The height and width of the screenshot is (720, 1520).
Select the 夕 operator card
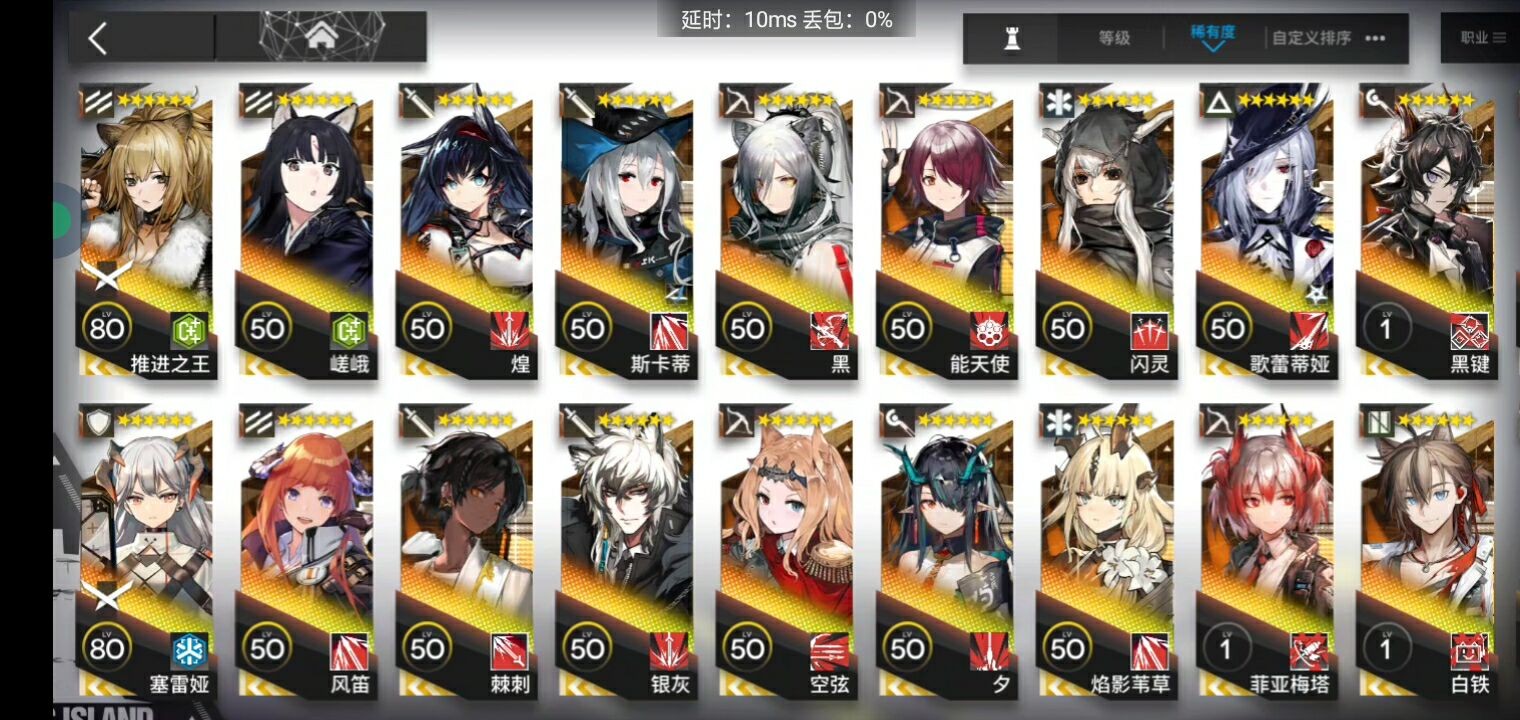point(946,550)
